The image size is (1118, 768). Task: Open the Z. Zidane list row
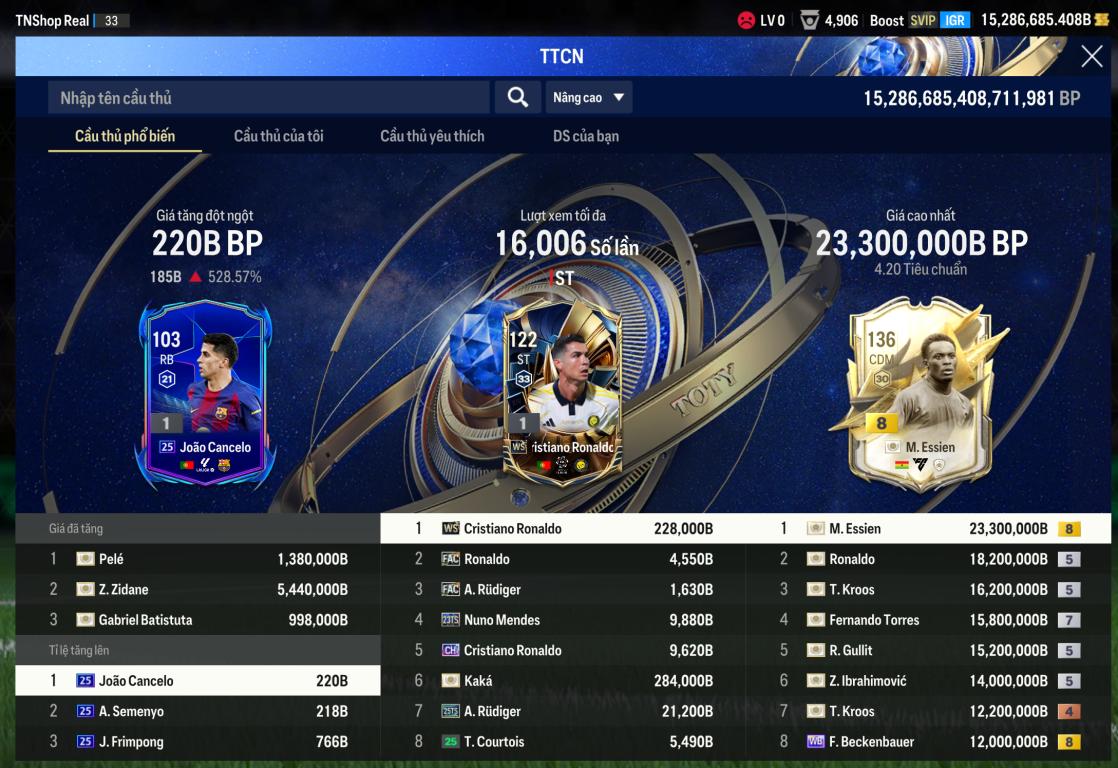198,590
